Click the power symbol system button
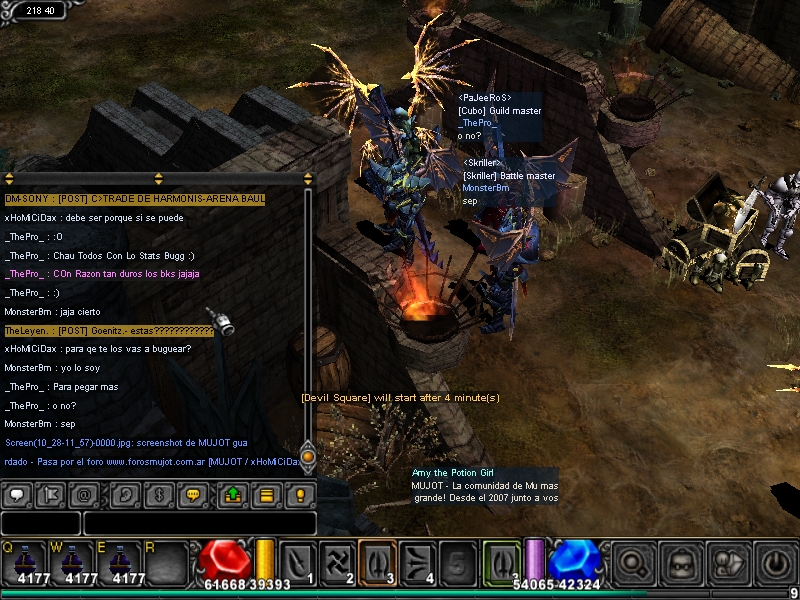Image resolution: width=800 pixels, height=600 pixels. [777, 564]
